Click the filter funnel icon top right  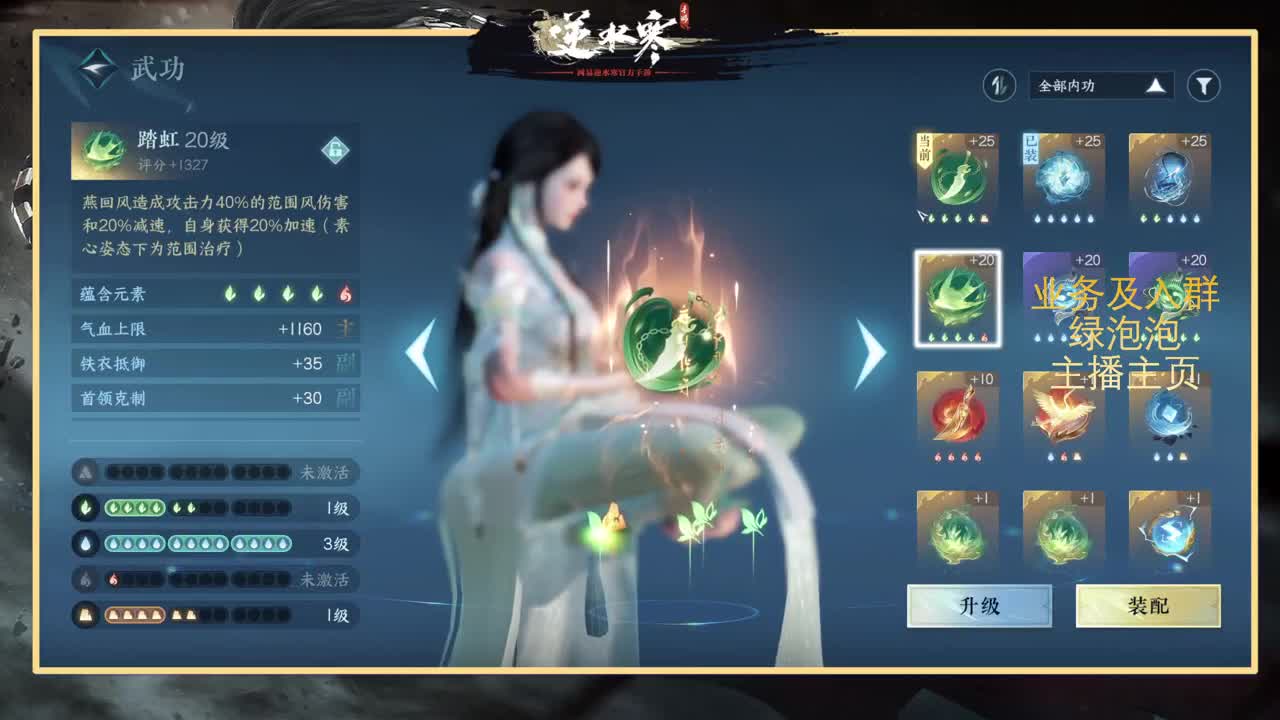point(1204,86)
